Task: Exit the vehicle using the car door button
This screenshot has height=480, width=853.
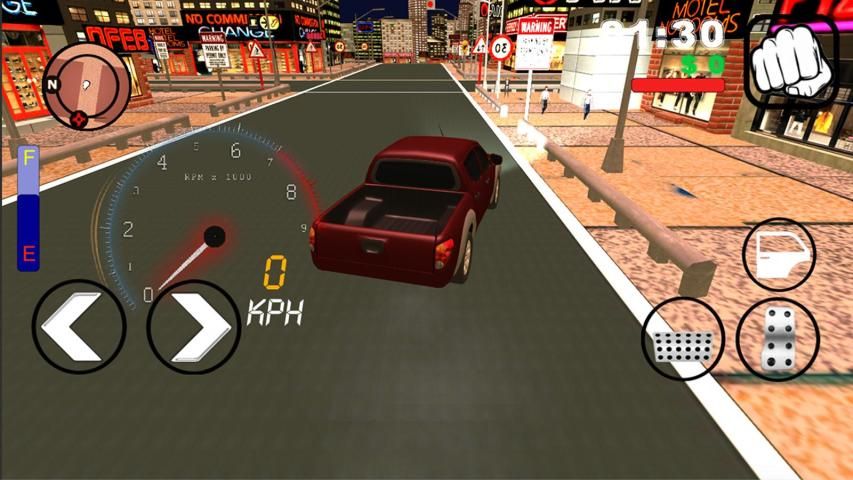Action: pyautogui.click(x=779, y=255)
